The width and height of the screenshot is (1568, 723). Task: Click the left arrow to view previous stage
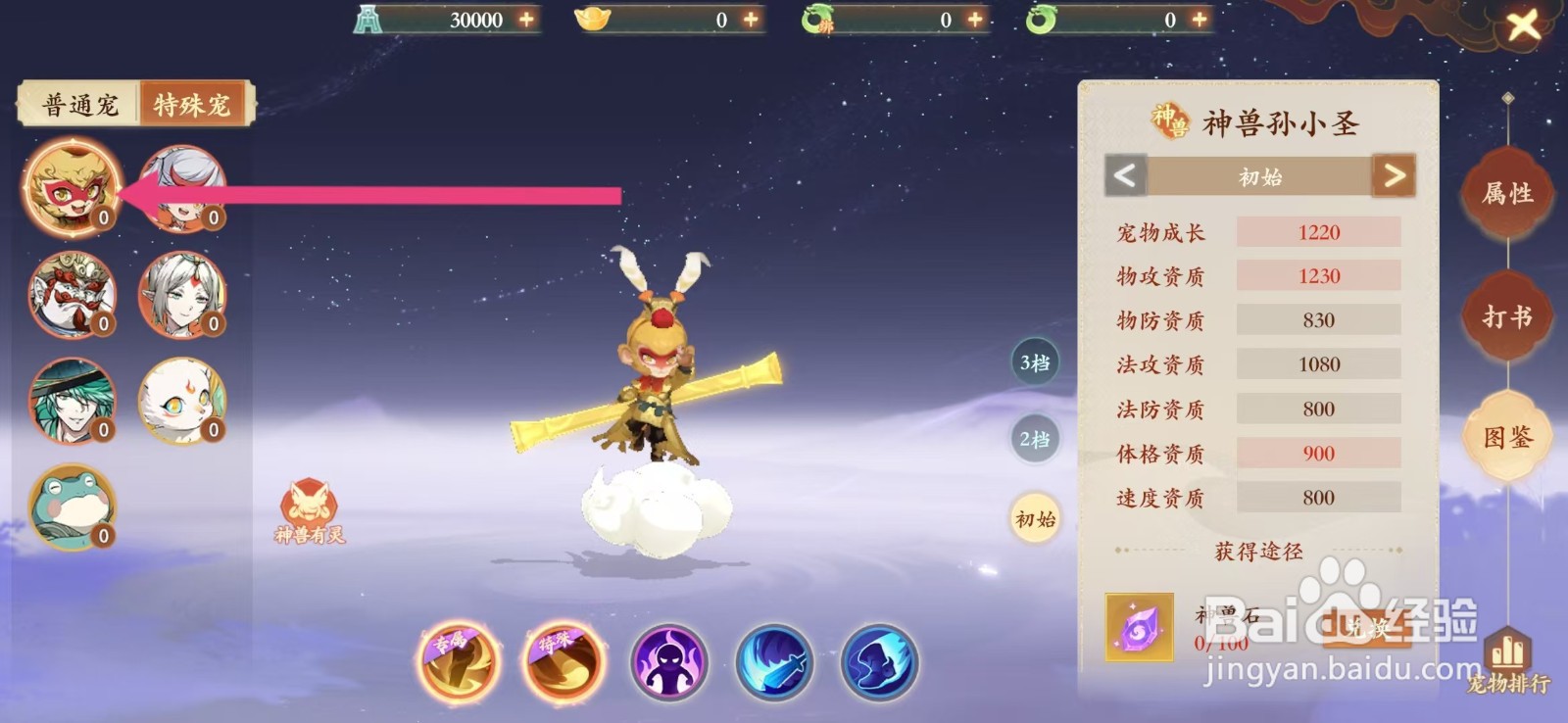click(1125, 177)
